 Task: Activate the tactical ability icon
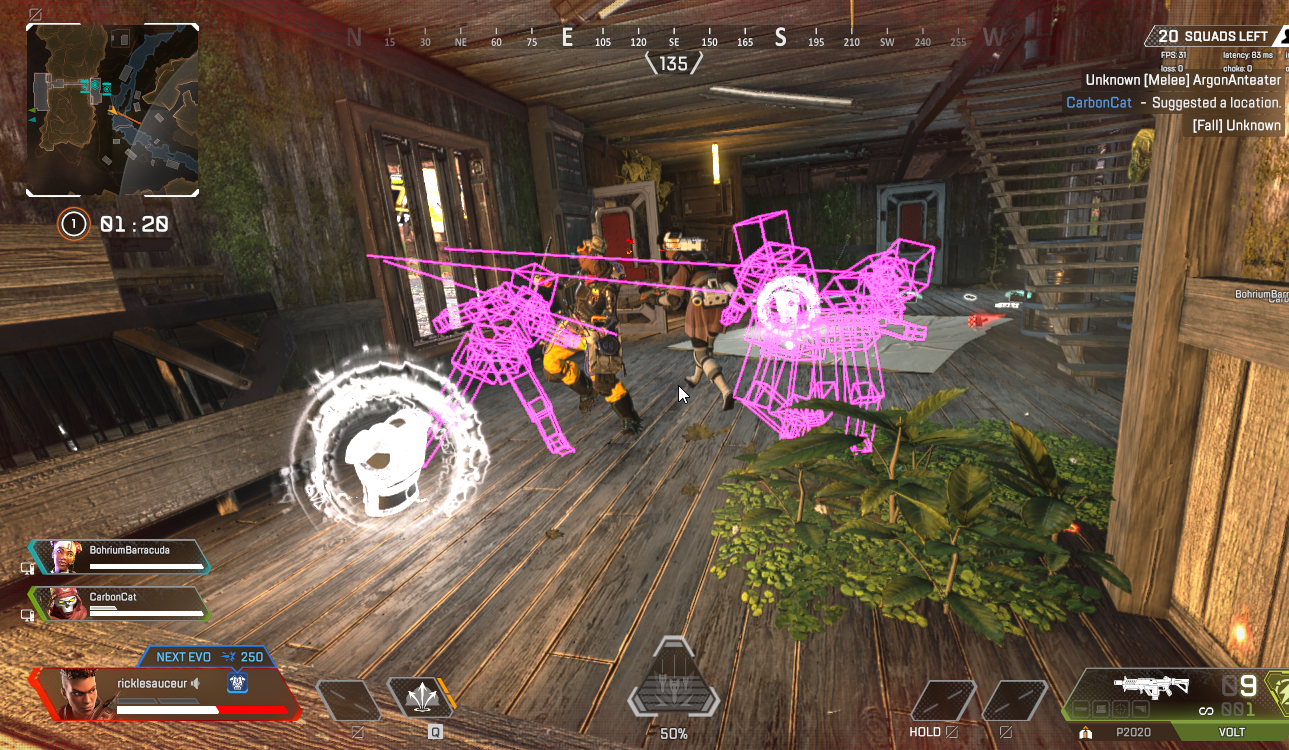[420, 697]
